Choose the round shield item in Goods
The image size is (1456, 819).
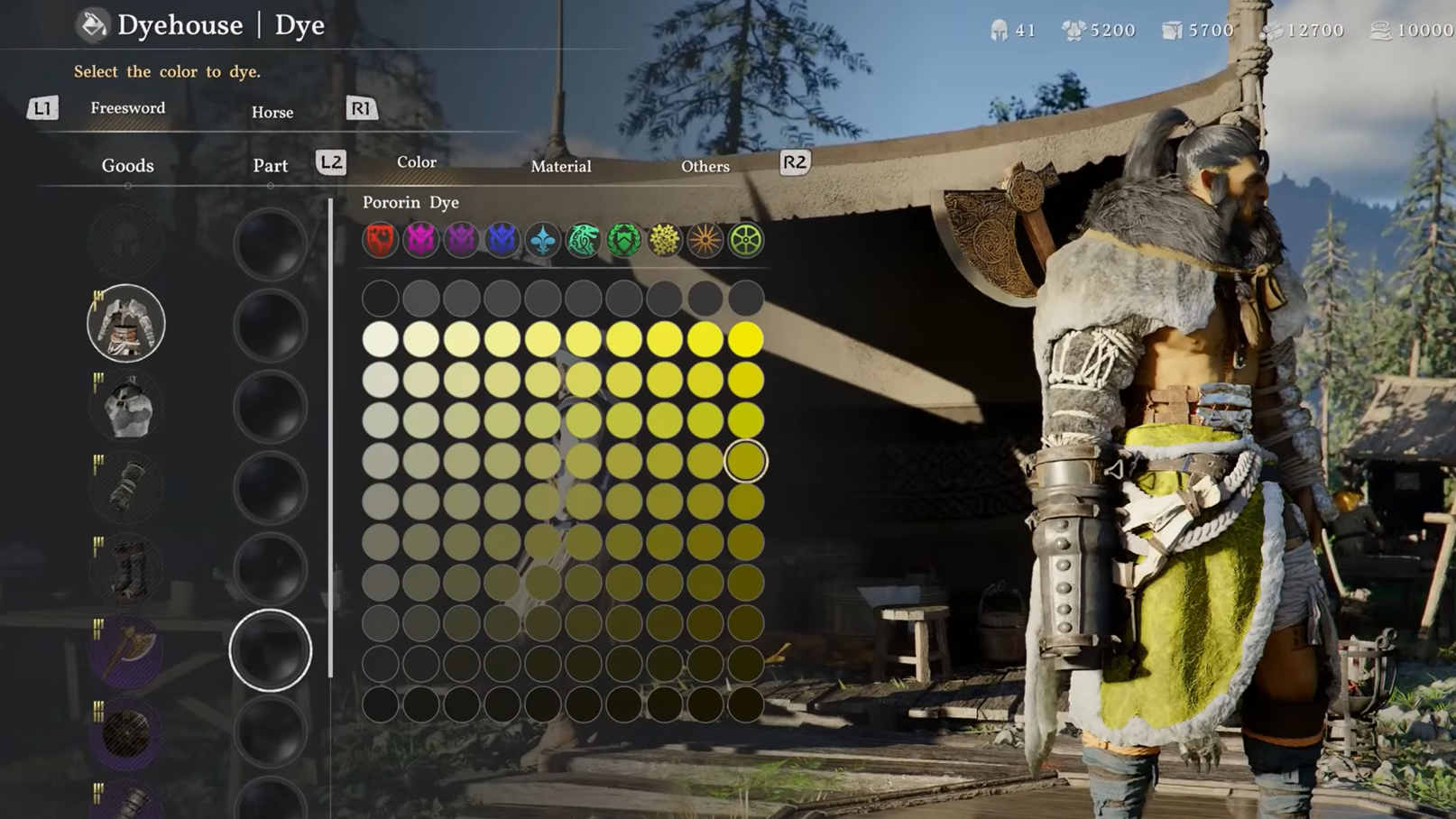point(126,732)
